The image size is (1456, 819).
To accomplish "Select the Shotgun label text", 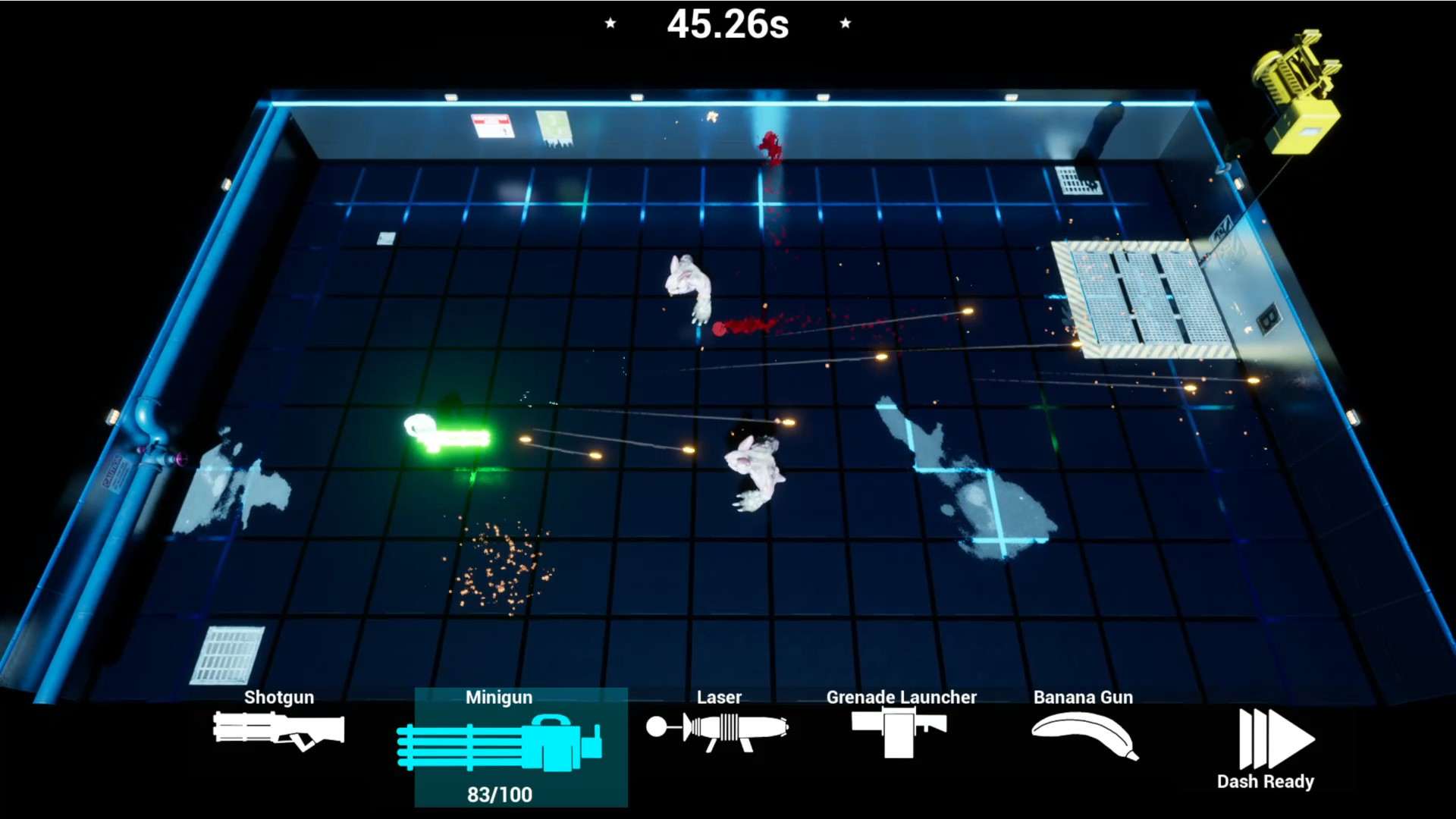I will coord(278,698).
